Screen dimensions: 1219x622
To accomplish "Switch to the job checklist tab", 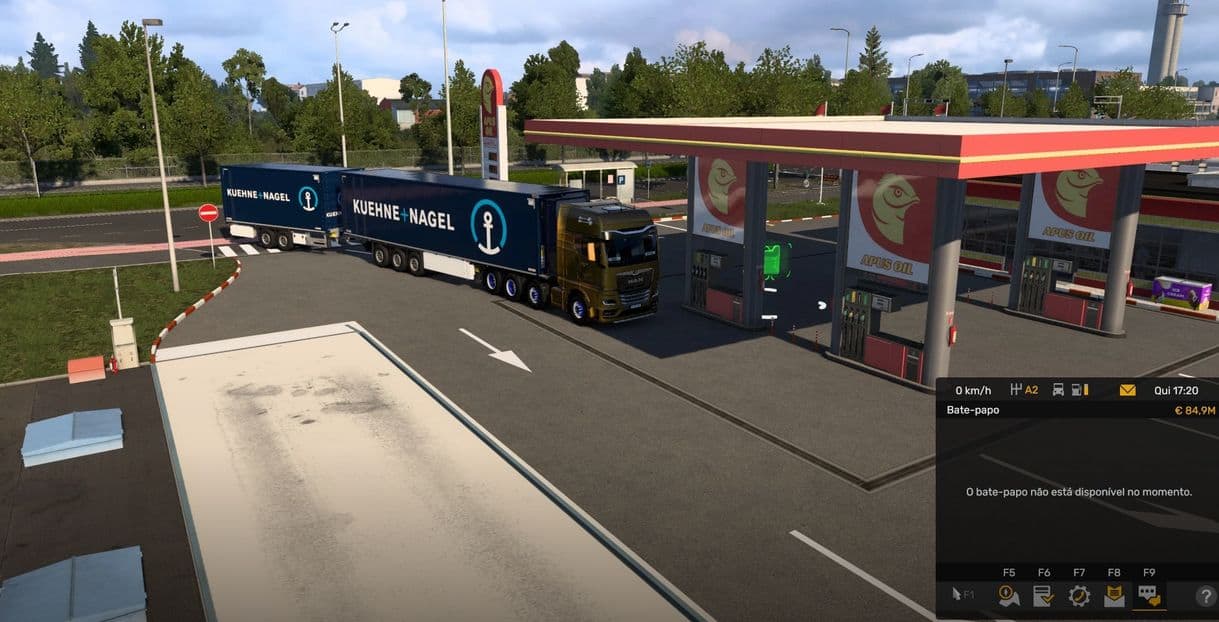I will tap(1043, 596).
